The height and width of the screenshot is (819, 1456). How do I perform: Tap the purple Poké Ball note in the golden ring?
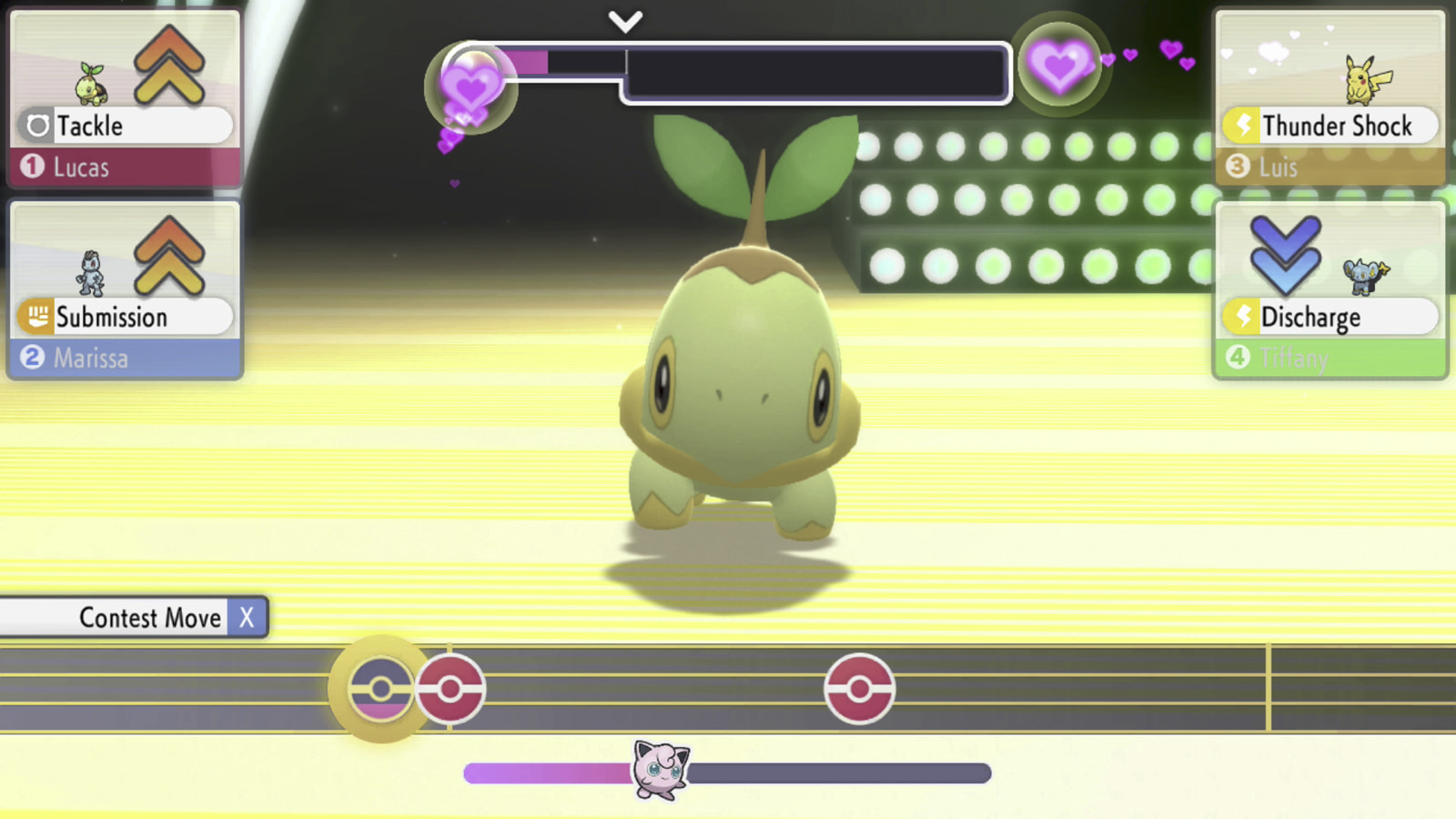[x=380, y=689]
